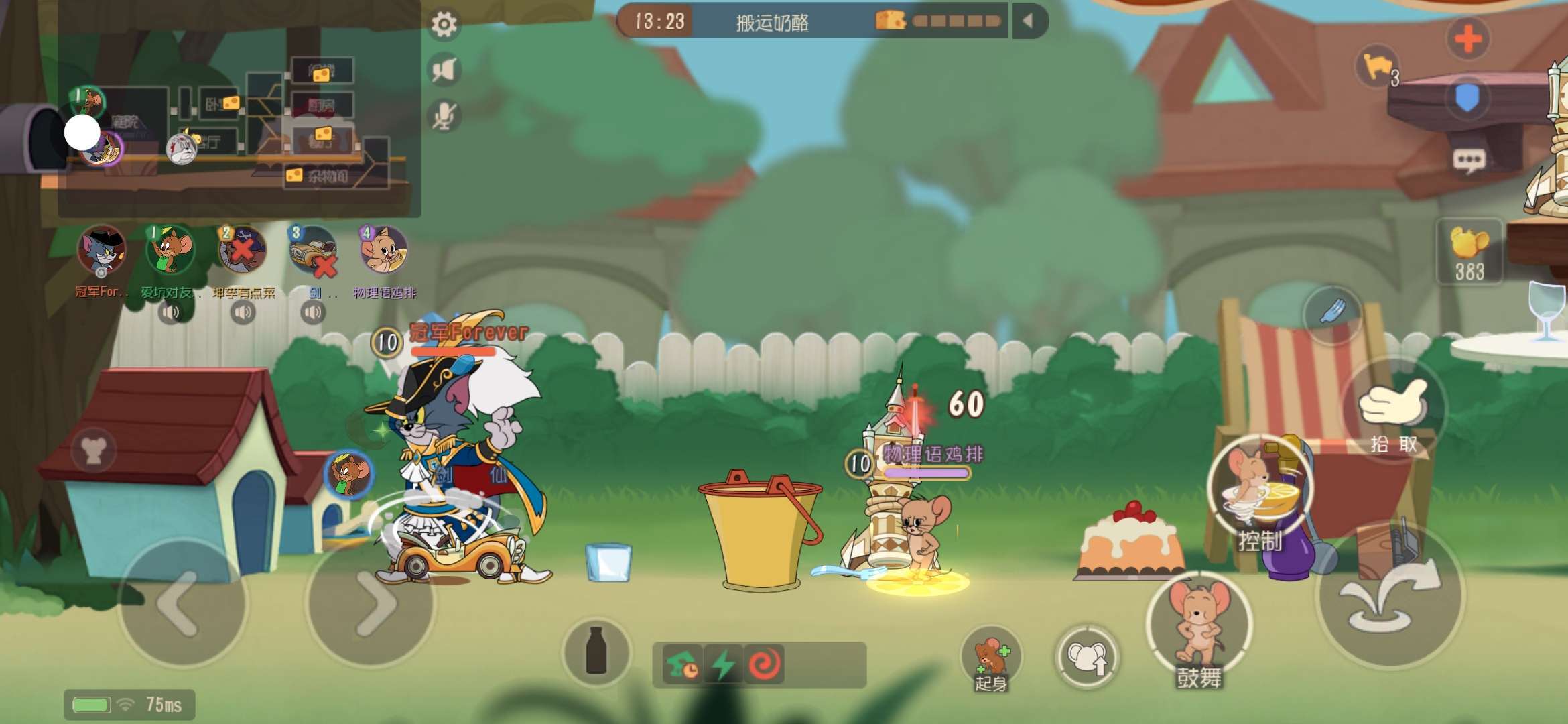1568x724 pixels.
Task: Open the house minimap
Action: [239, 114]
